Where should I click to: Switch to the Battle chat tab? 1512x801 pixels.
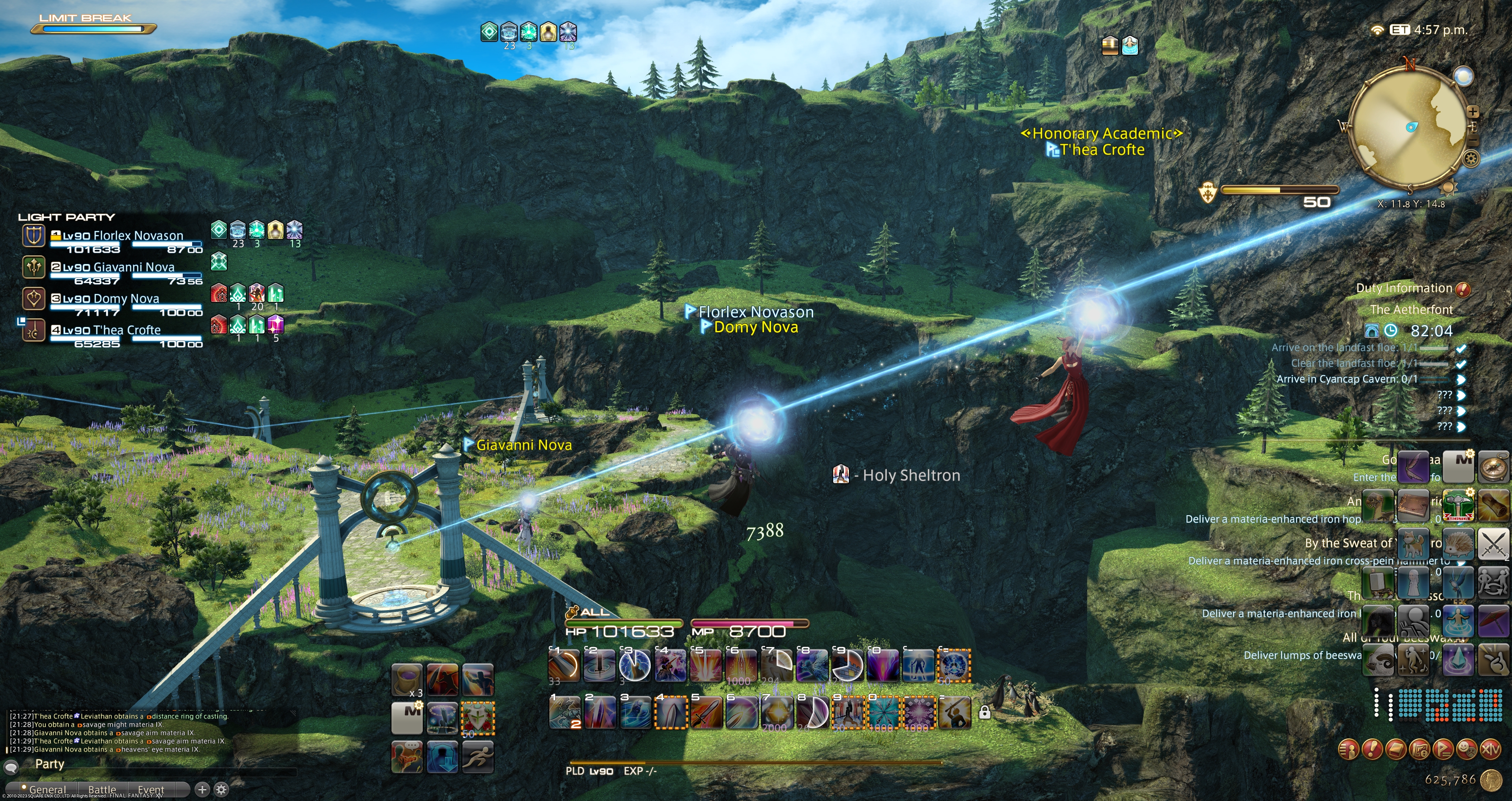click(x=102, y=789)
